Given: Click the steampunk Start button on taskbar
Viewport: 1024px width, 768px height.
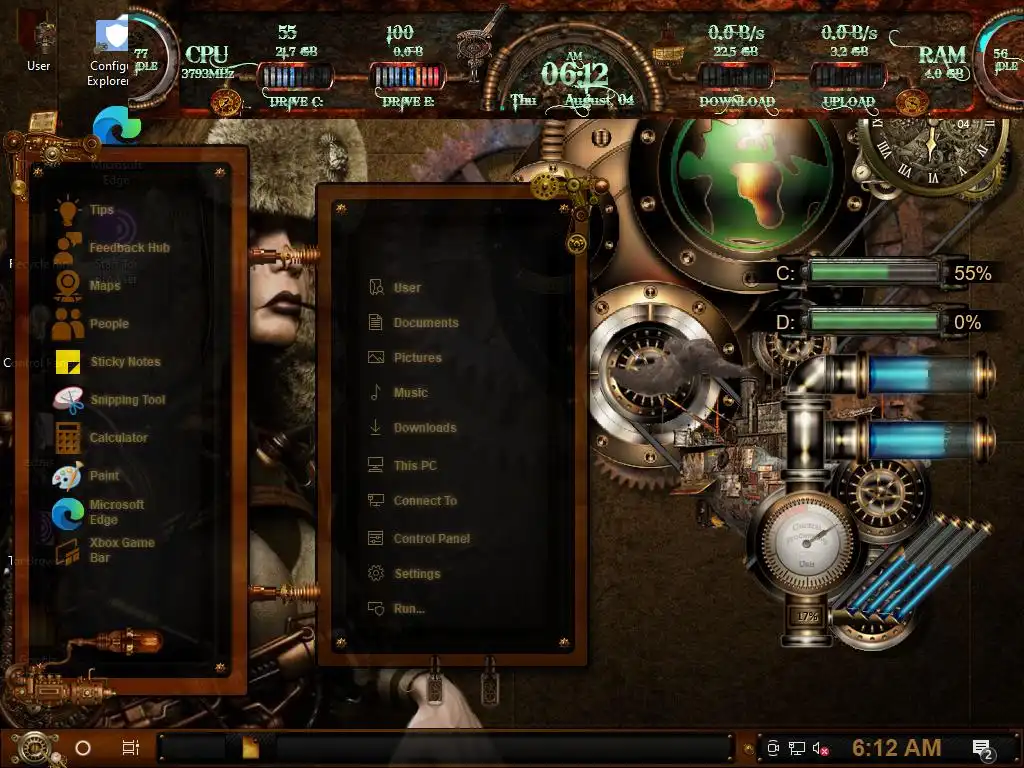Looking at the screenshot, I should tap(35, 747).
